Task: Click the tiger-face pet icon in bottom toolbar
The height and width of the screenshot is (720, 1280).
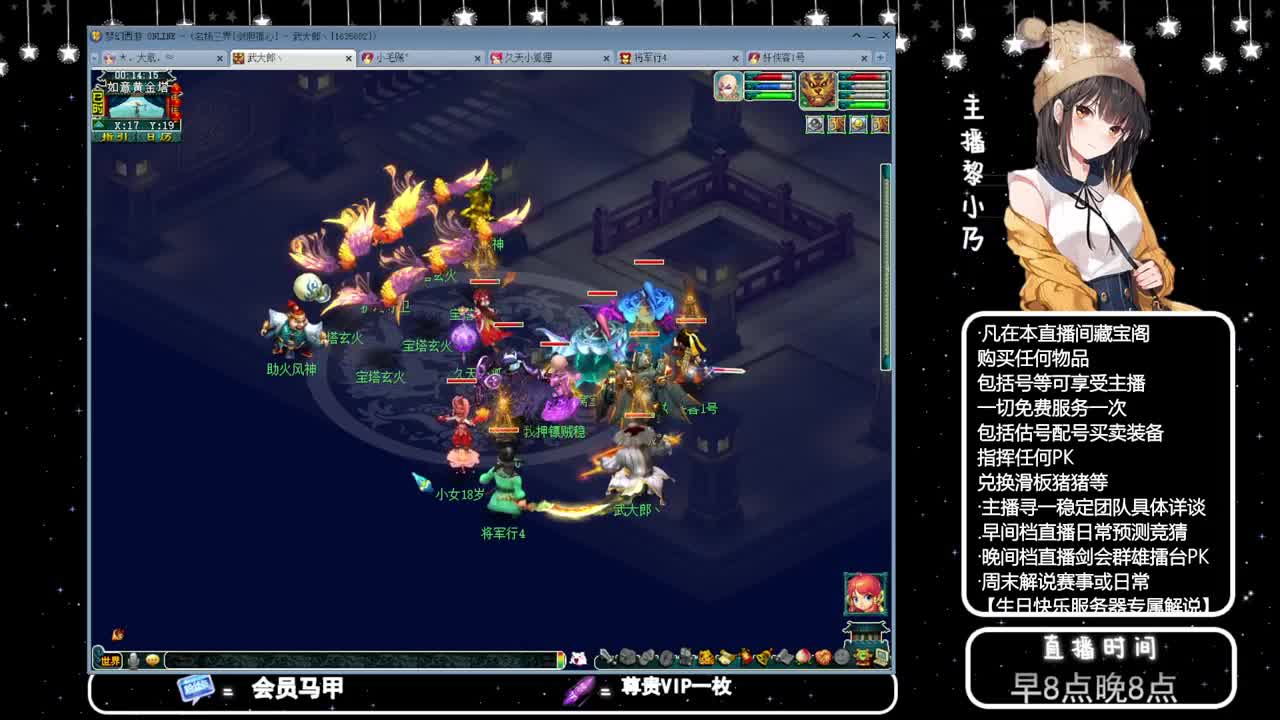Action: [x=706, y=655]
